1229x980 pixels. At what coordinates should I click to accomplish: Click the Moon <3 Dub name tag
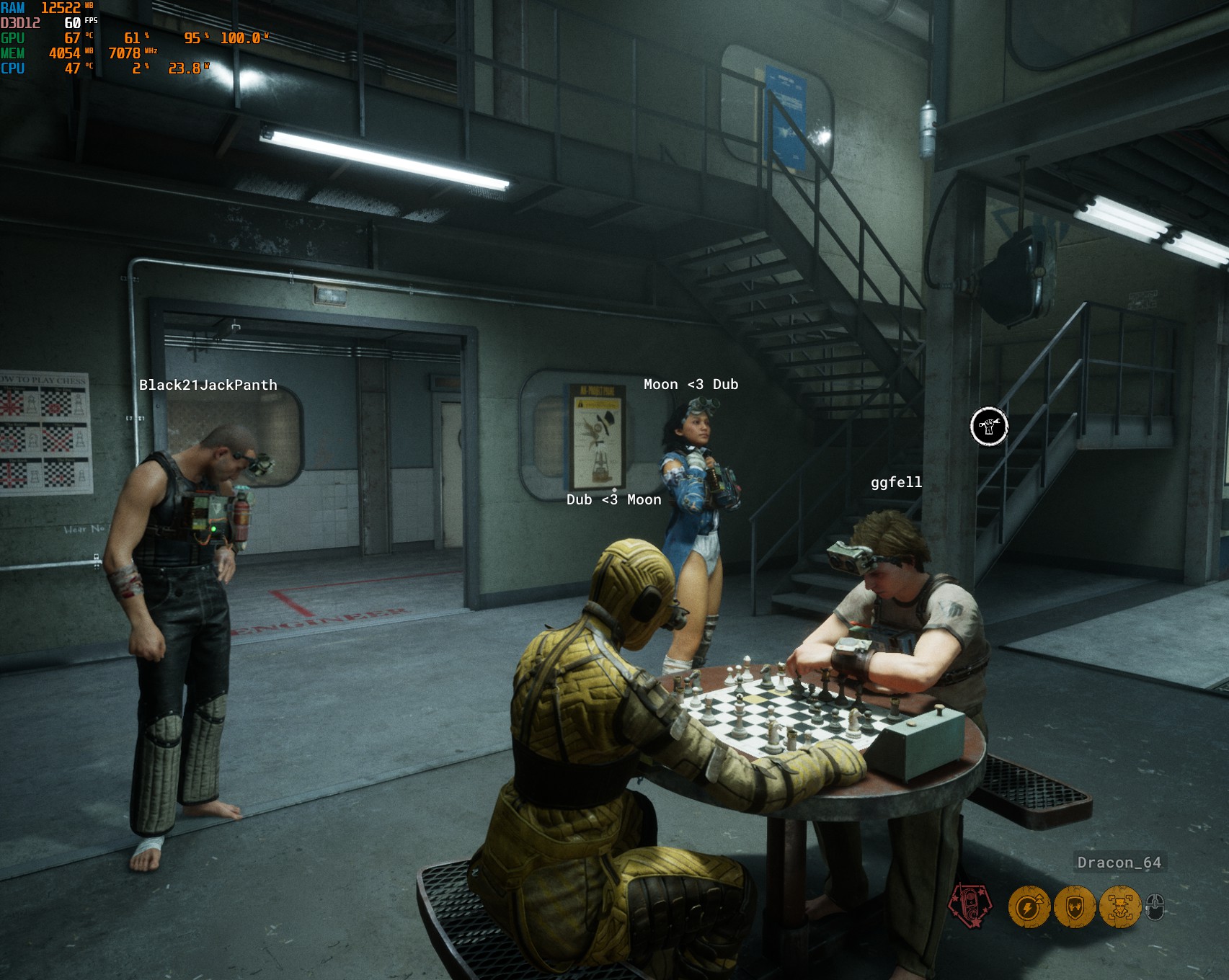[691, 385]
